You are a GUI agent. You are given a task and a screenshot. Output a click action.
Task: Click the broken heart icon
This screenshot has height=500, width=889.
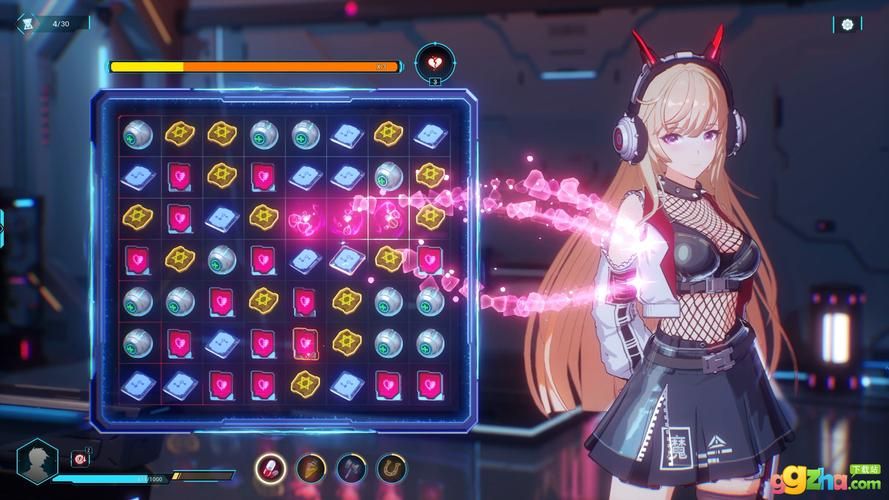pyautogui.click(x=434, y=62)
